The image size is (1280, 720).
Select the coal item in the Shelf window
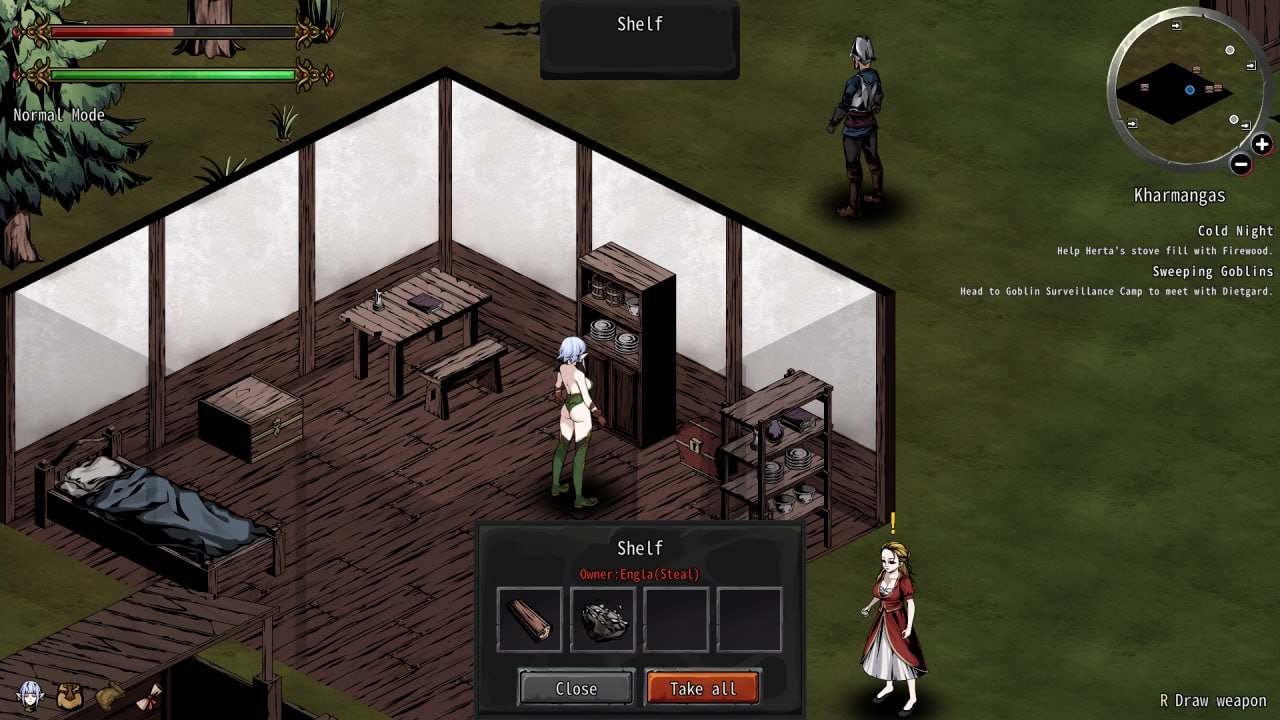(602, 618)
